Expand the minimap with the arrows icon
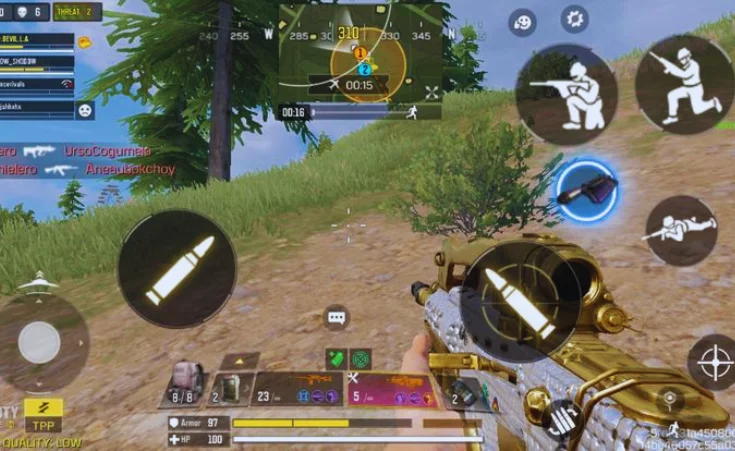 pos(431,92)
